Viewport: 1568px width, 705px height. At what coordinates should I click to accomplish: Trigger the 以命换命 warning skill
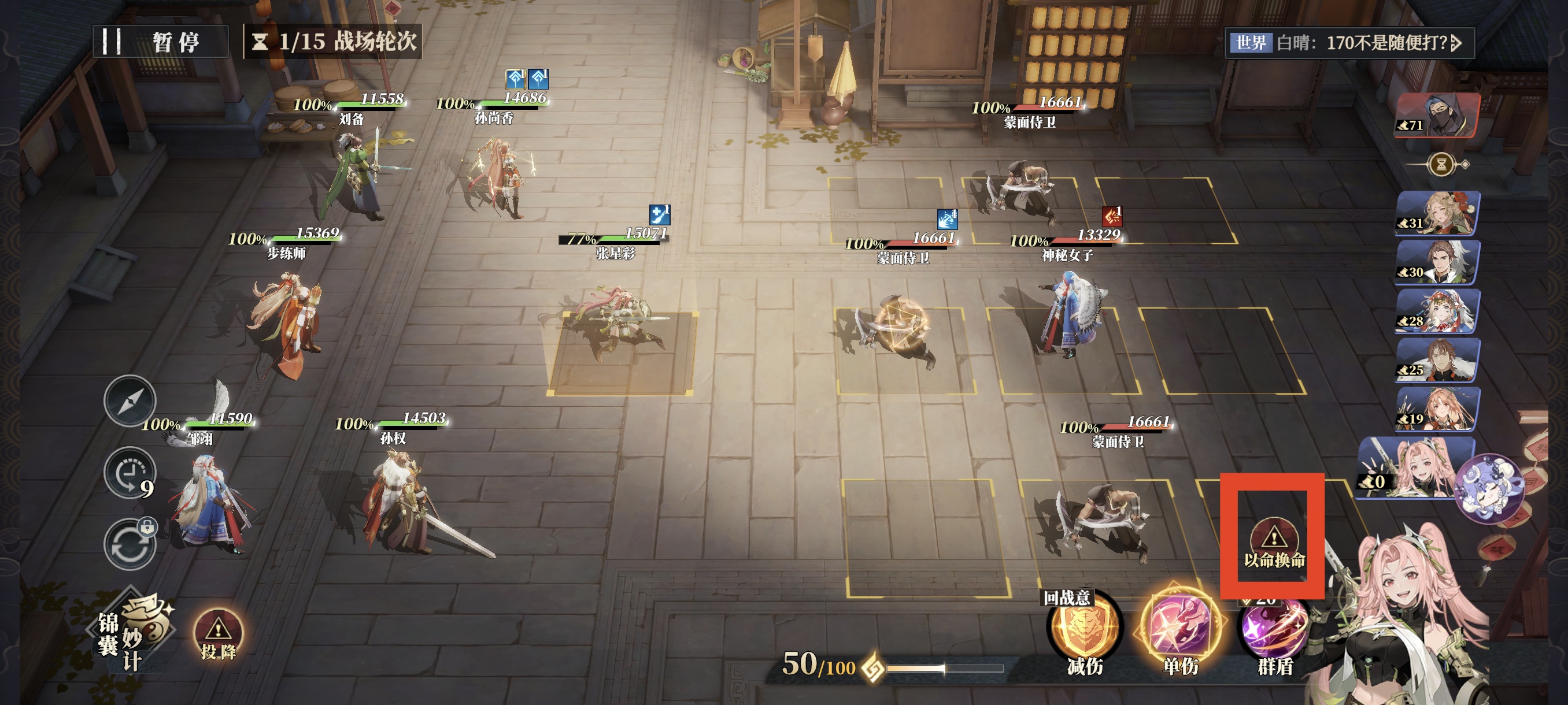(1273, 543)
